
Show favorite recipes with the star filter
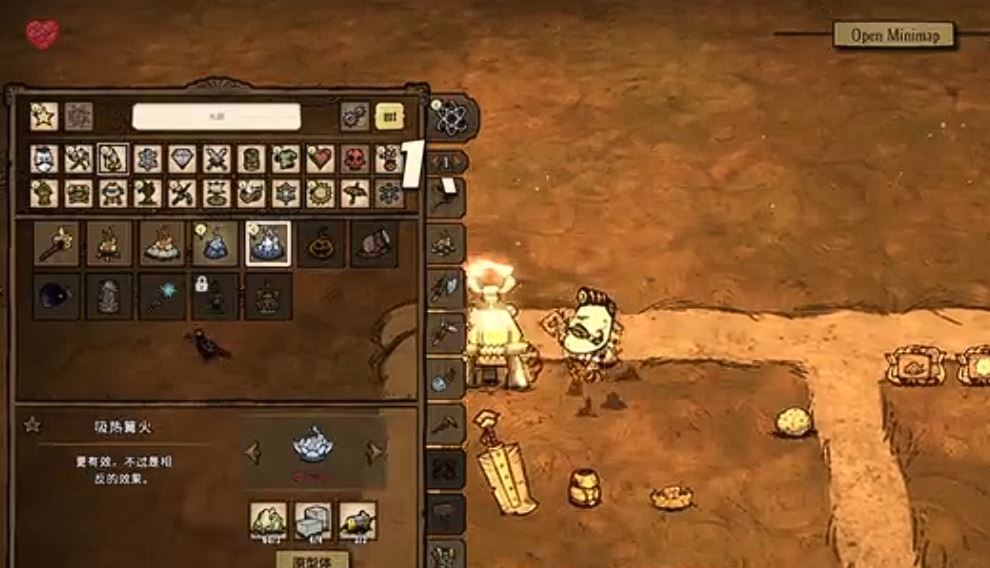(44, 117)
